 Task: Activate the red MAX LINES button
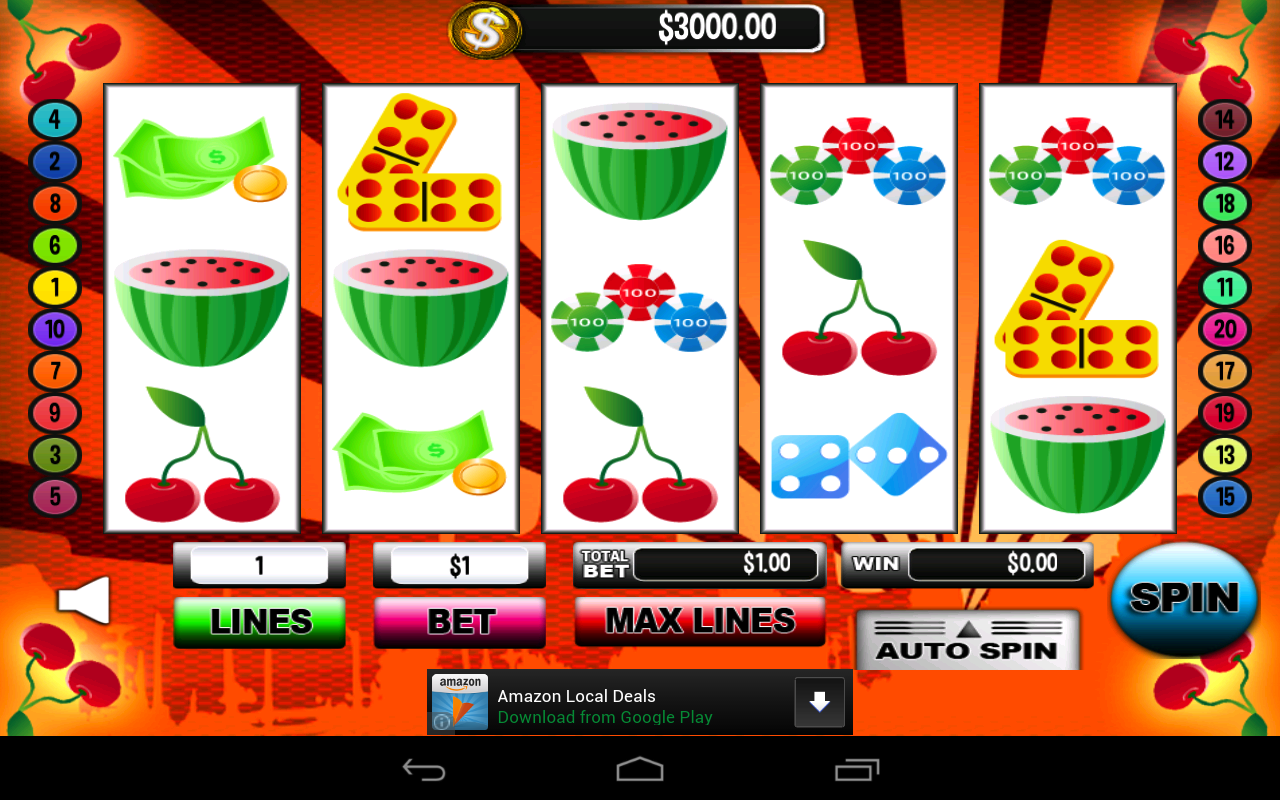(700, 621)
